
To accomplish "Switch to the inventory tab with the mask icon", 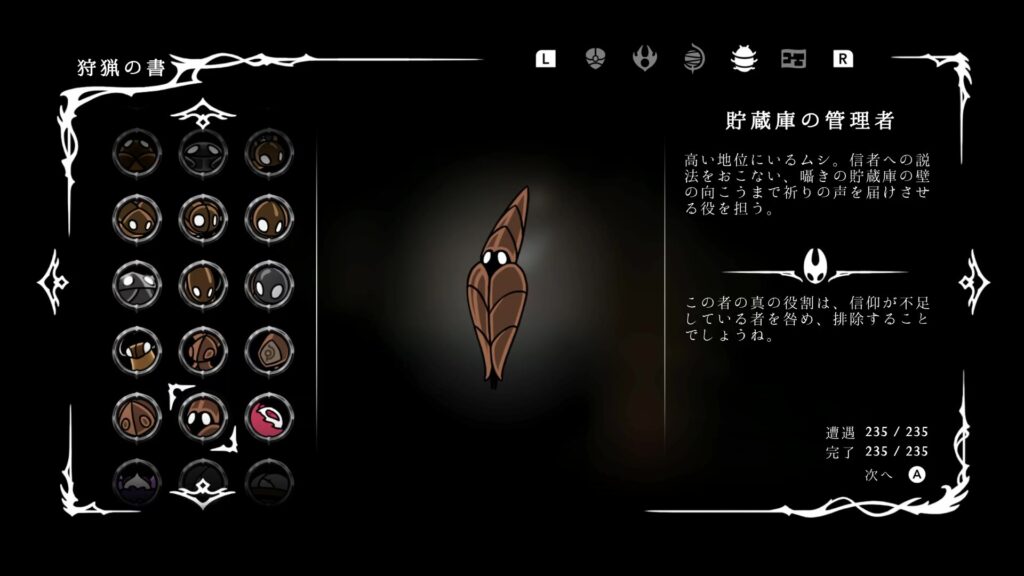I will (595, 58).
